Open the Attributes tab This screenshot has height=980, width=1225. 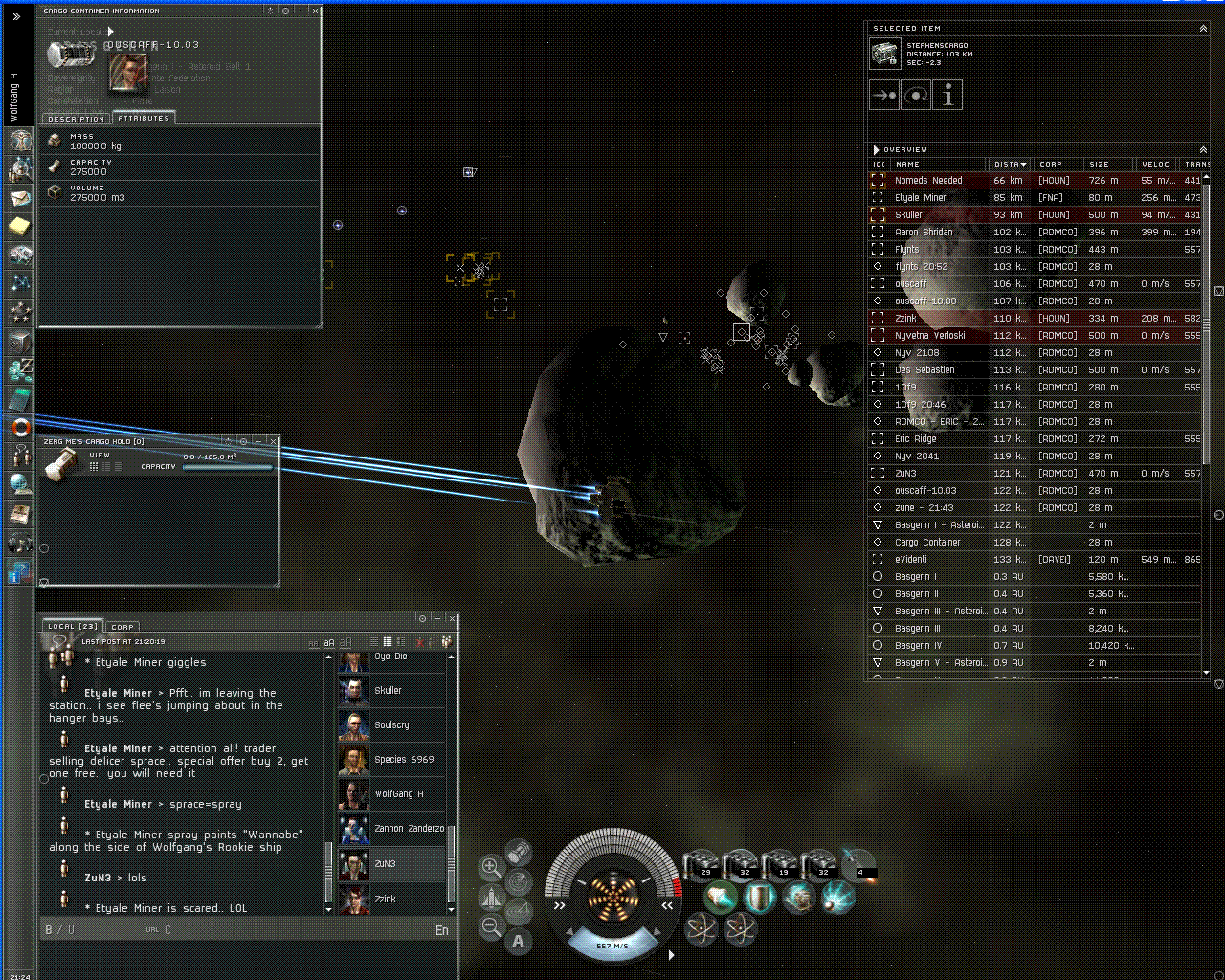[144, 118]
